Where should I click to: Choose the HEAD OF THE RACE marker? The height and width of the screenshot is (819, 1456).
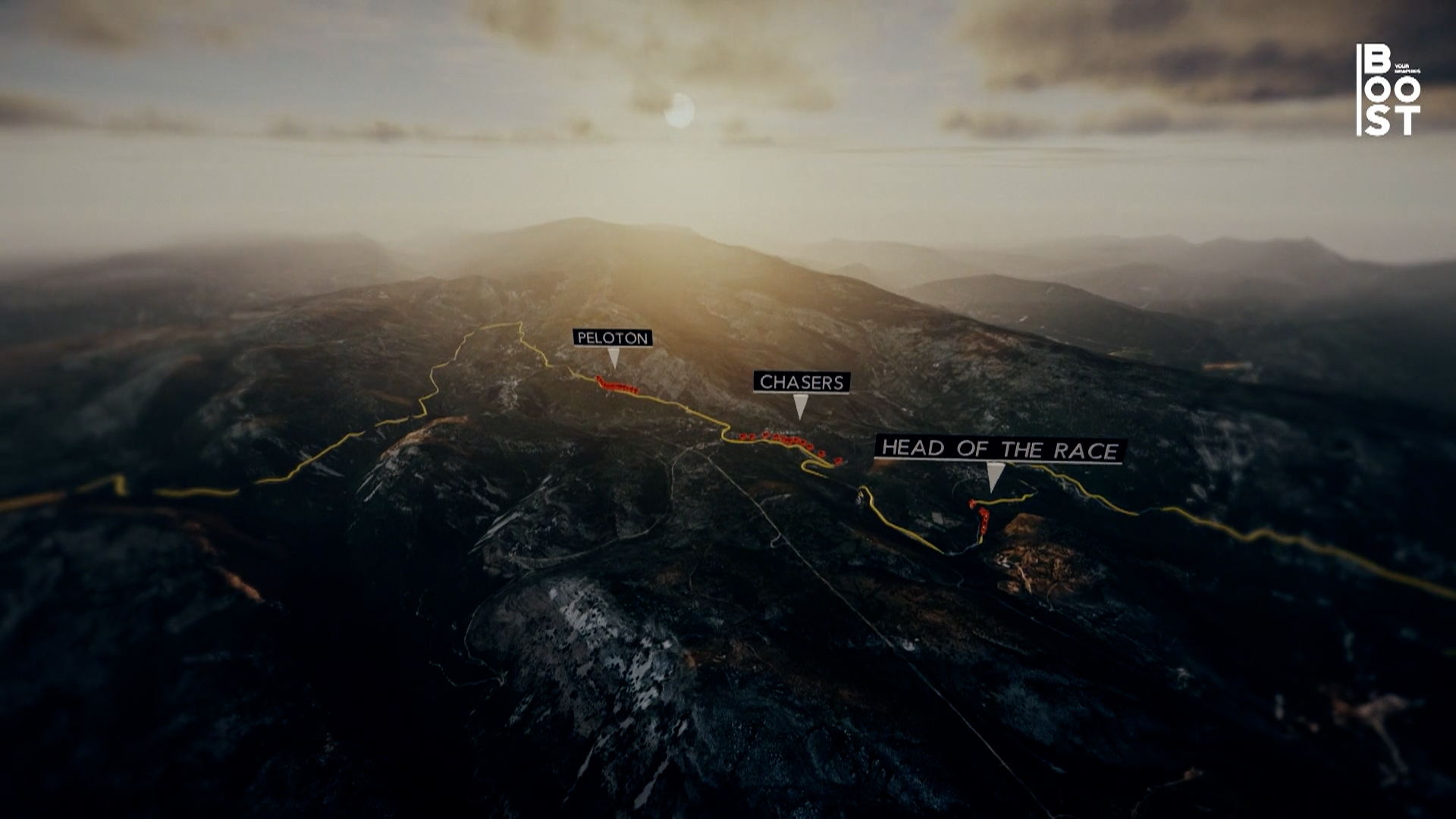(999, 450)
